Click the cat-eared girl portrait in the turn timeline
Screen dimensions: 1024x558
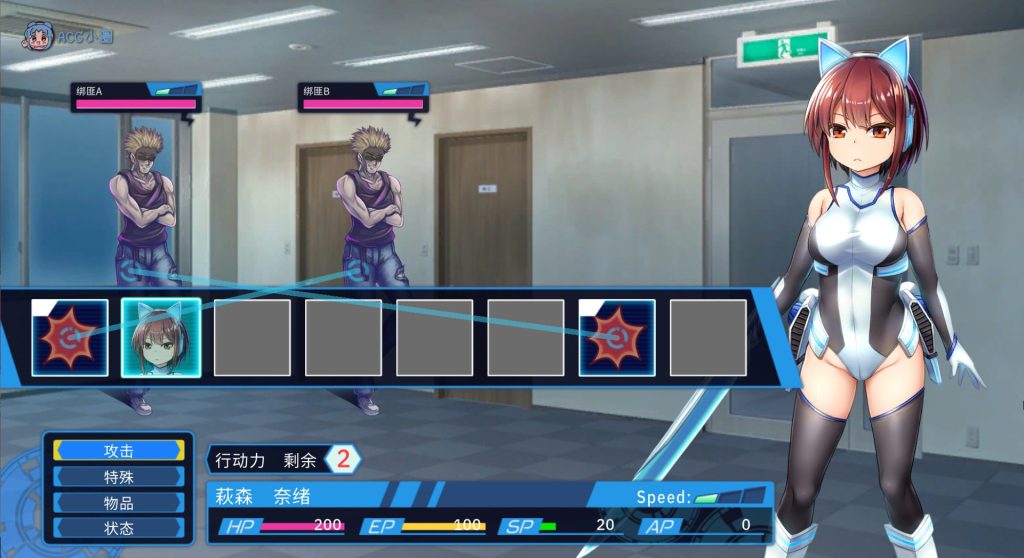pos(161,338)
